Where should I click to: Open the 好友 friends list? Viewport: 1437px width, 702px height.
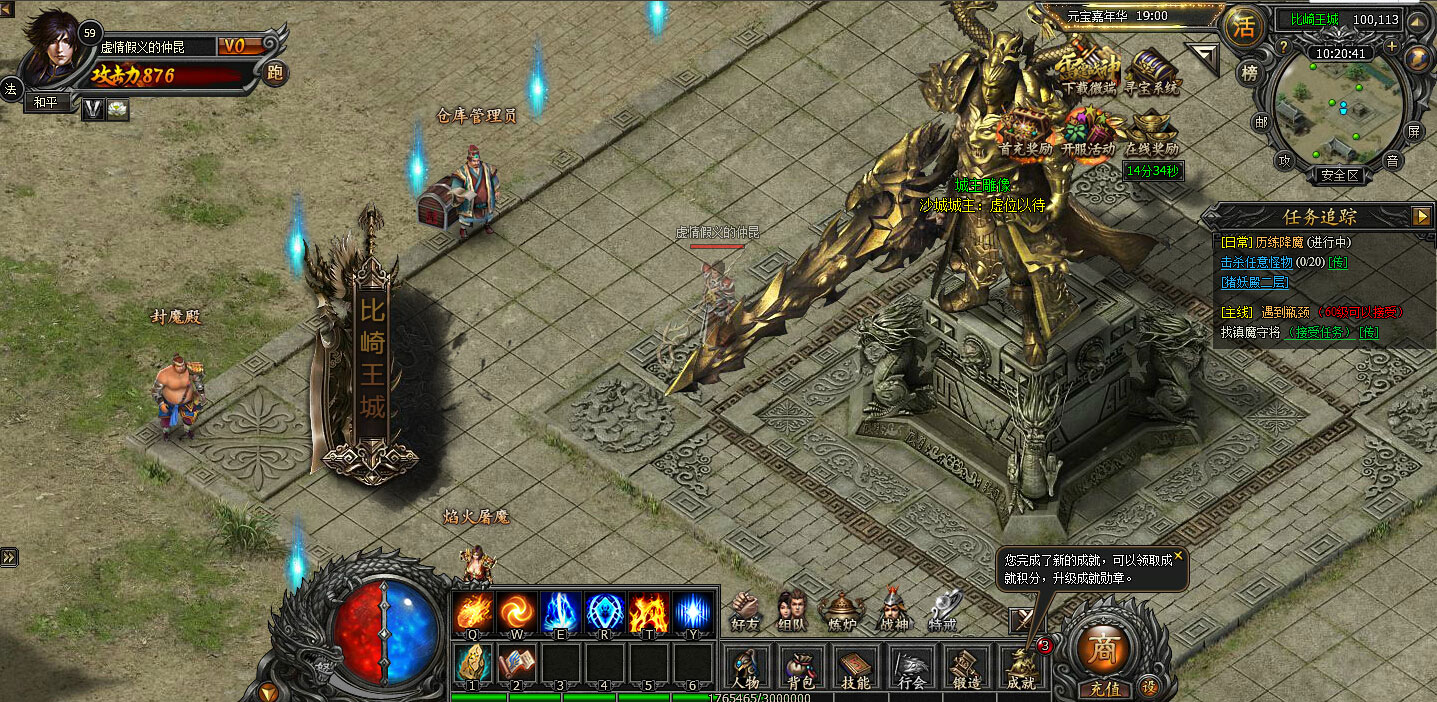point(745,609)
